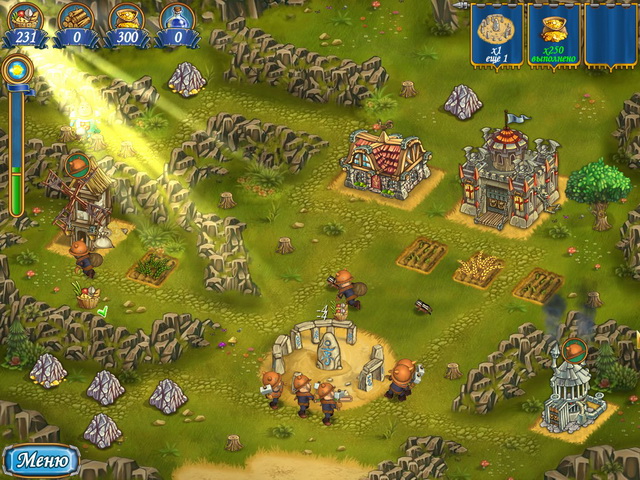Select the gold sack objective banner
The width and height of the screenshot is (640, 480).
(553, 33)
